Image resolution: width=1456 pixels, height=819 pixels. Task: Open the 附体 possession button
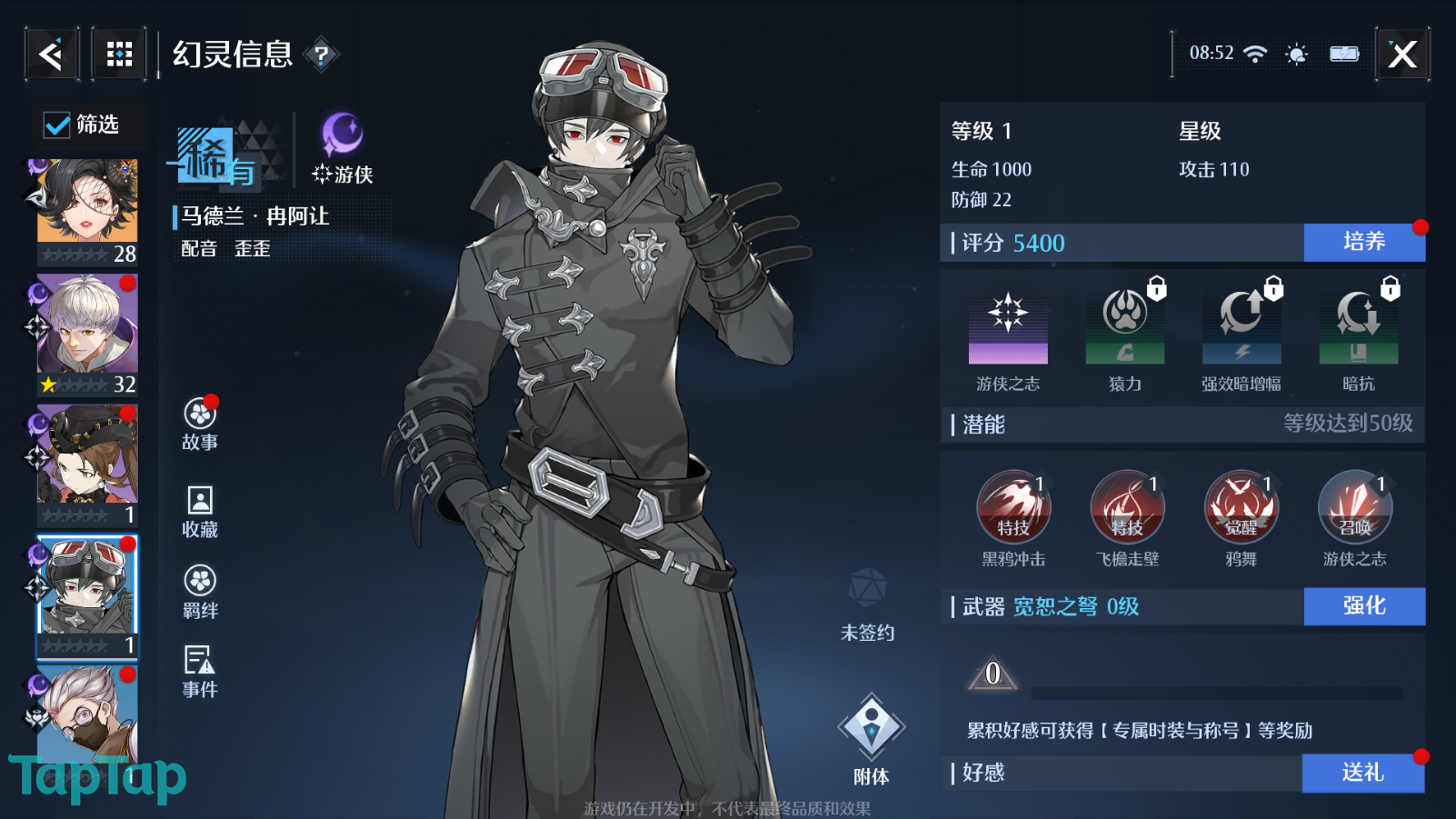(871, 737)
